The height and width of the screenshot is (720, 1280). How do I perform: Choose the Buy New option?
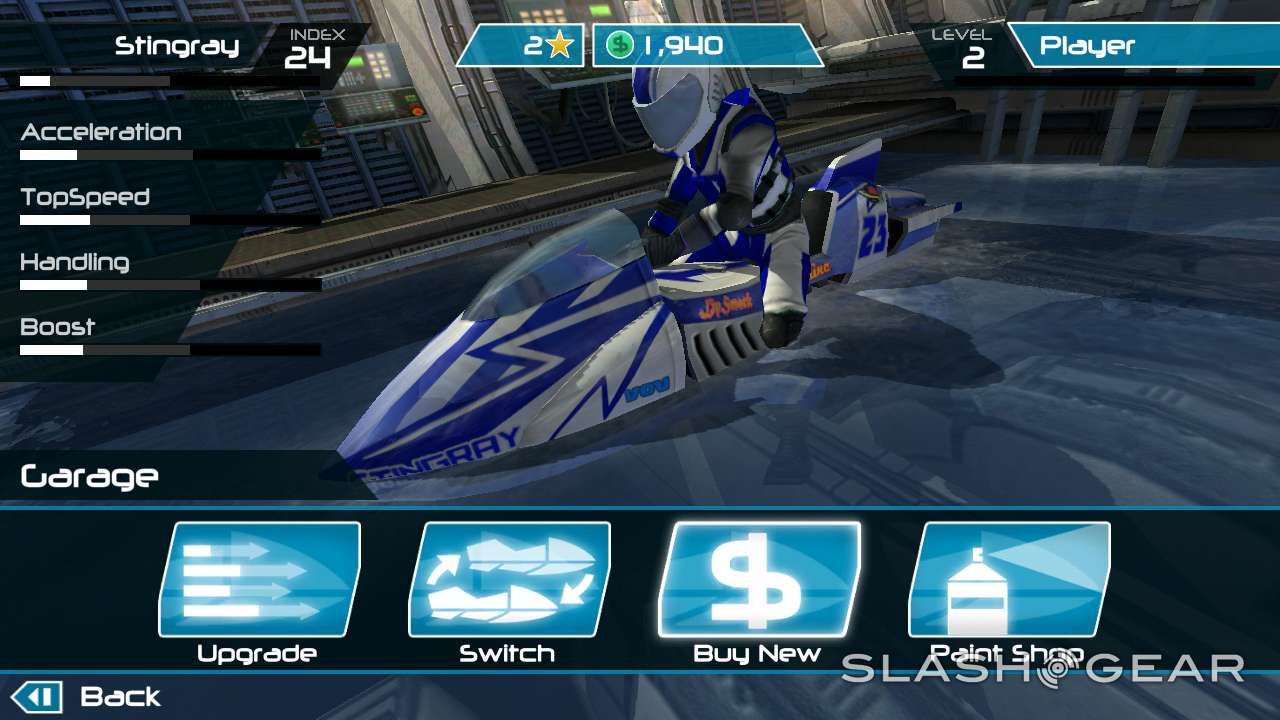click(758, 581)
